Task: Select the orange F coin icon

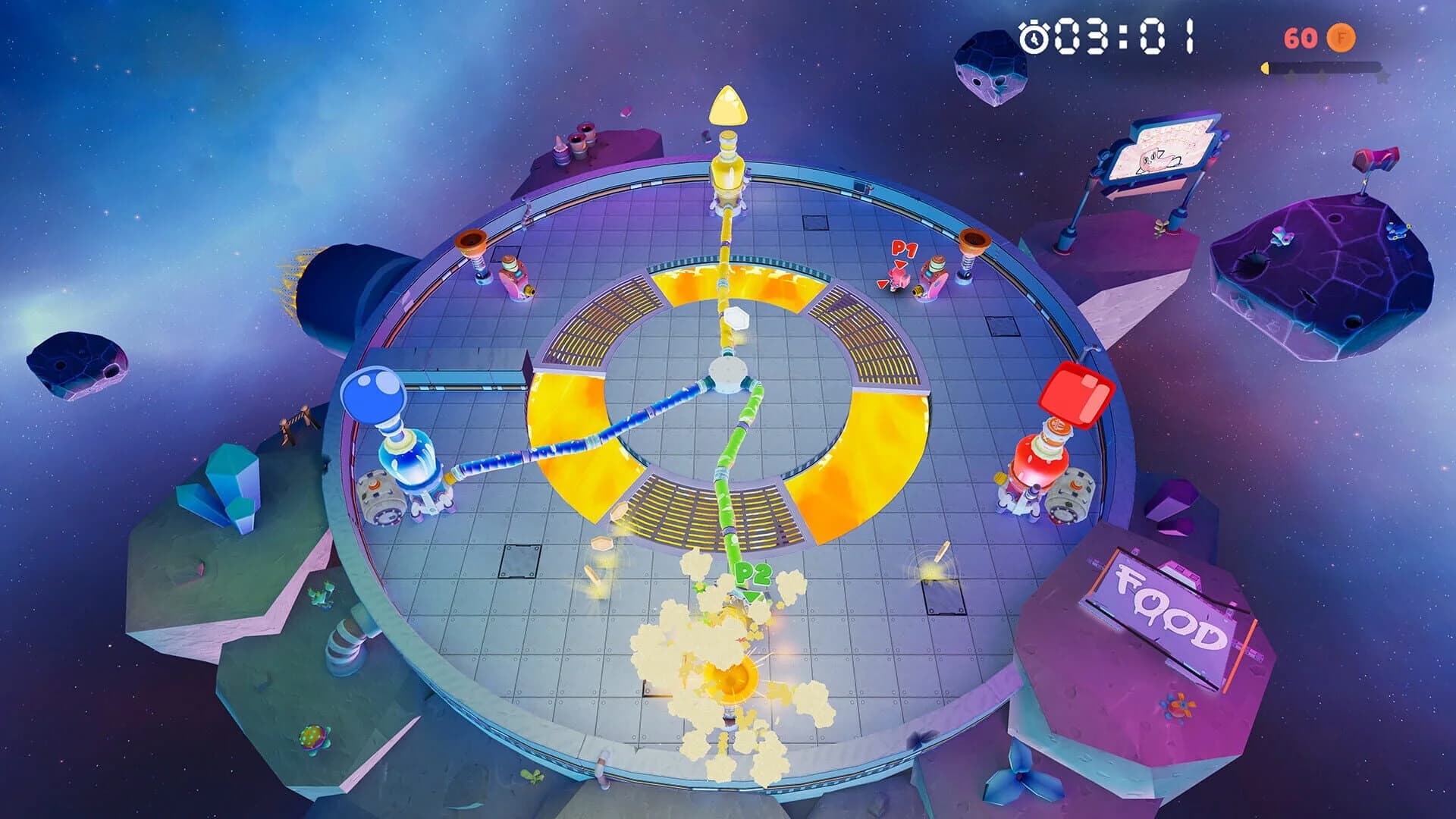Action: pyautogui.click(x=1341, y=38)
